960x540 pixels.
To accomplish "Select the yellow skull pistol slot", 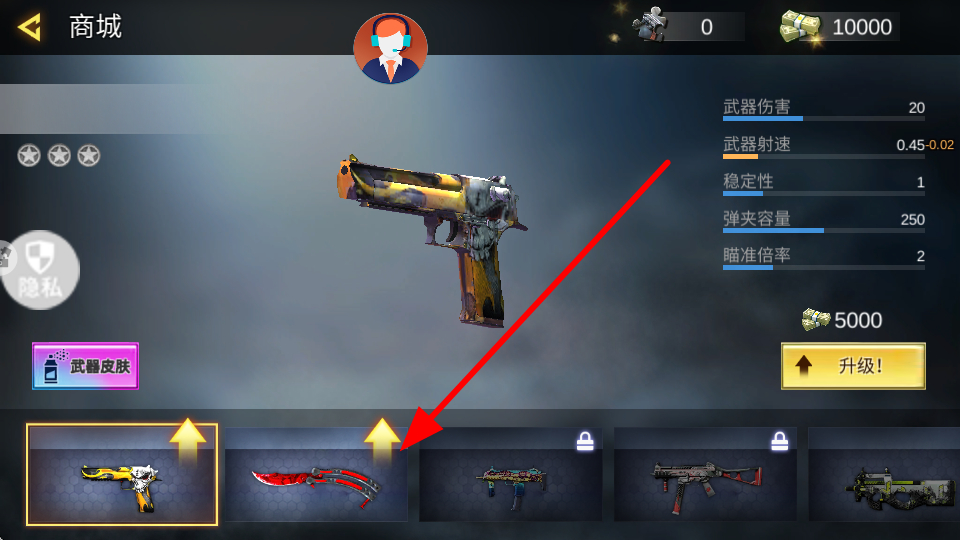I will (122, 475).
